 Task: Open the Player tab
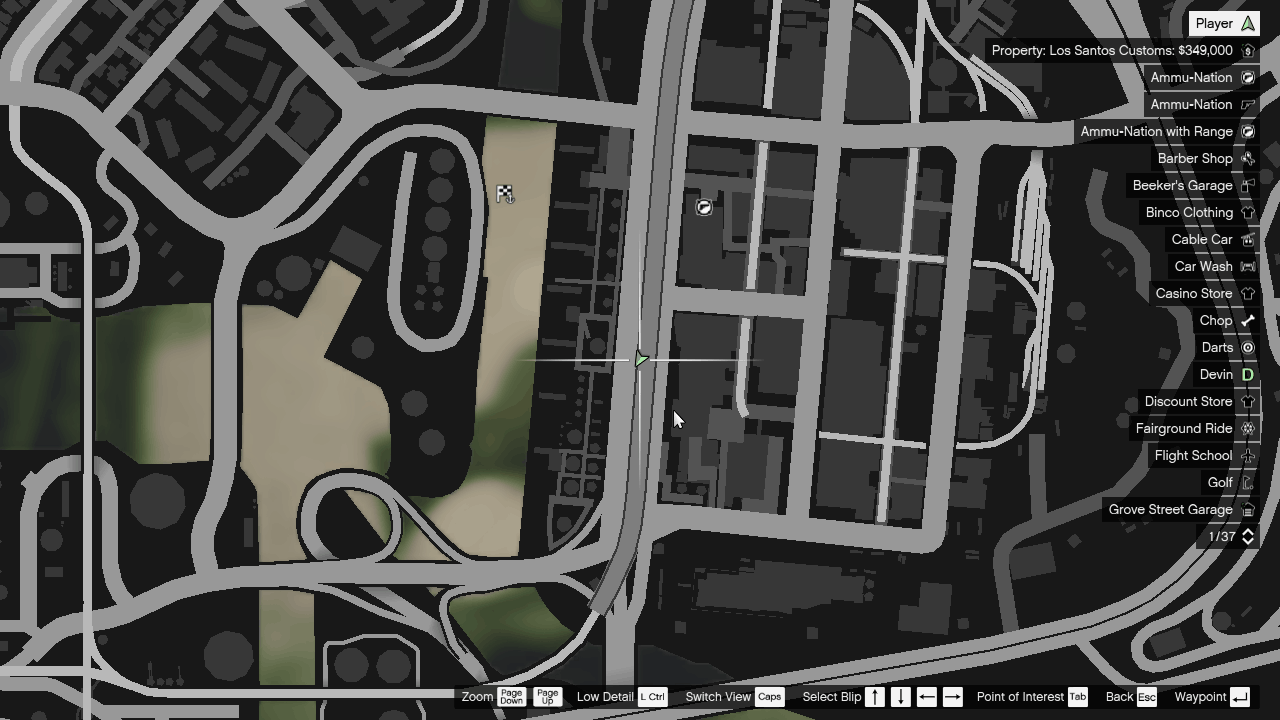1224,22
